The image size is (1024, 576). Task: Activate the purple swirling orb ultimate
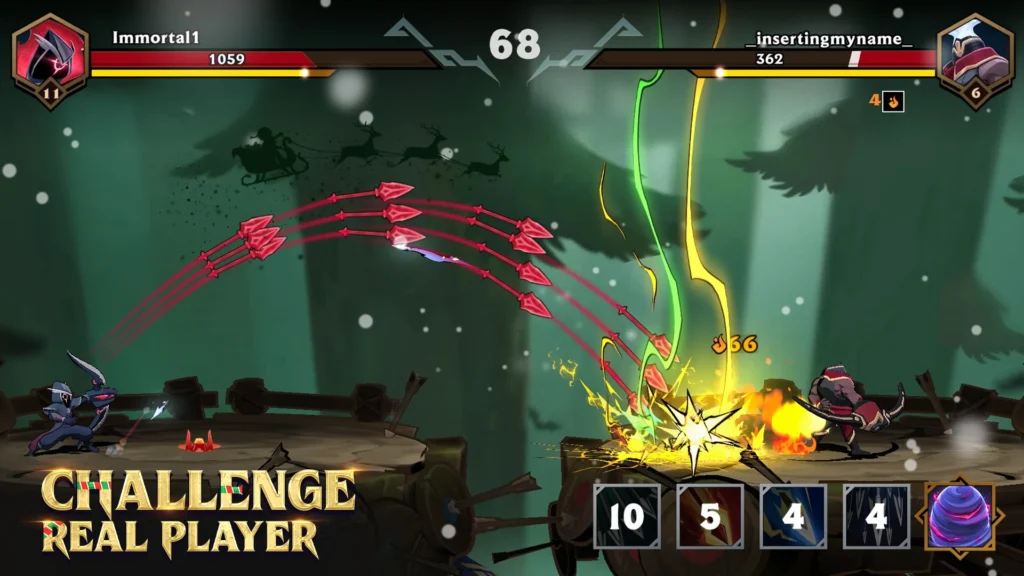click(959, 516)
